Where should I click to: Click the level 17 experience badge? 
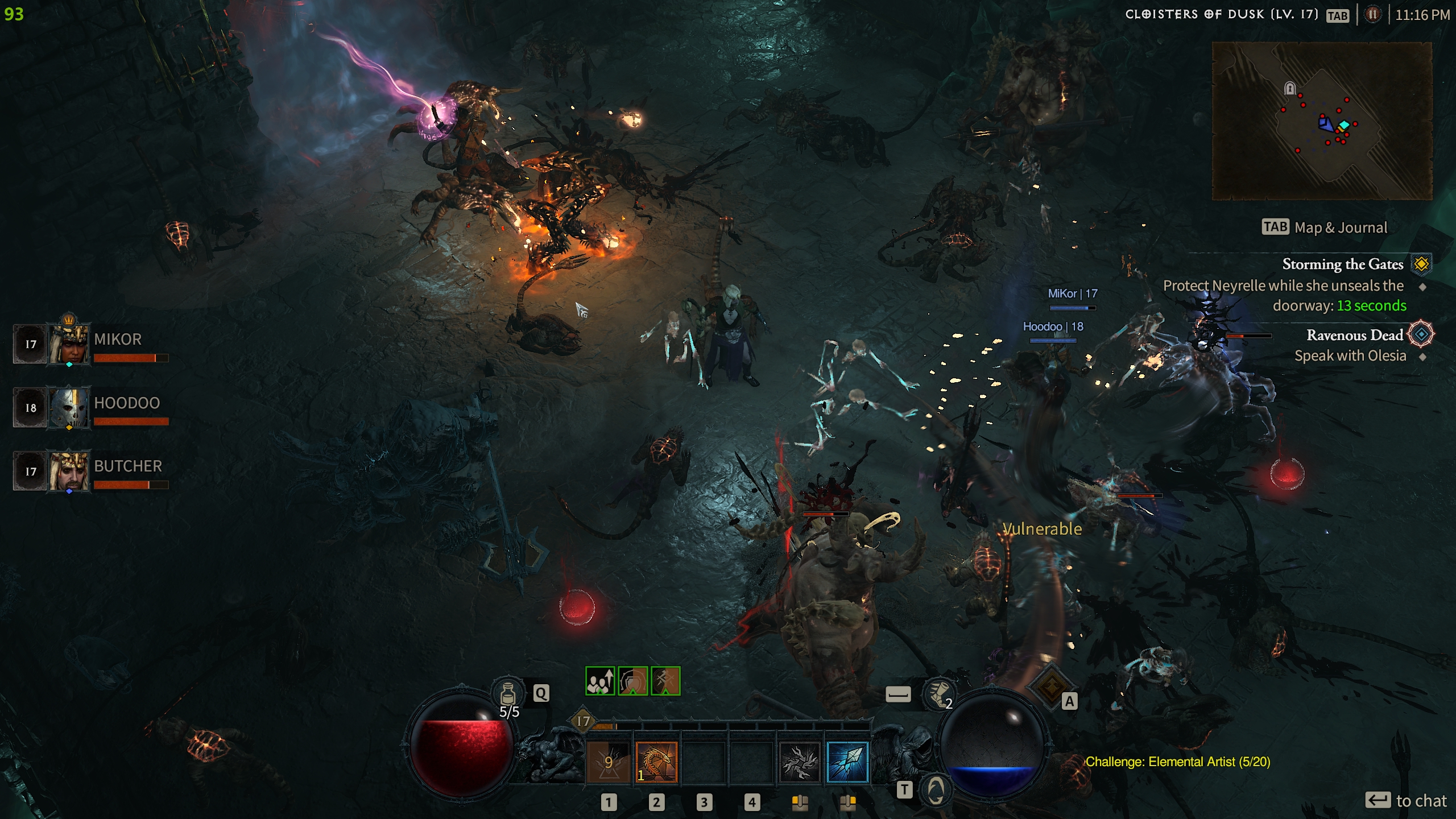coord(584,721)
